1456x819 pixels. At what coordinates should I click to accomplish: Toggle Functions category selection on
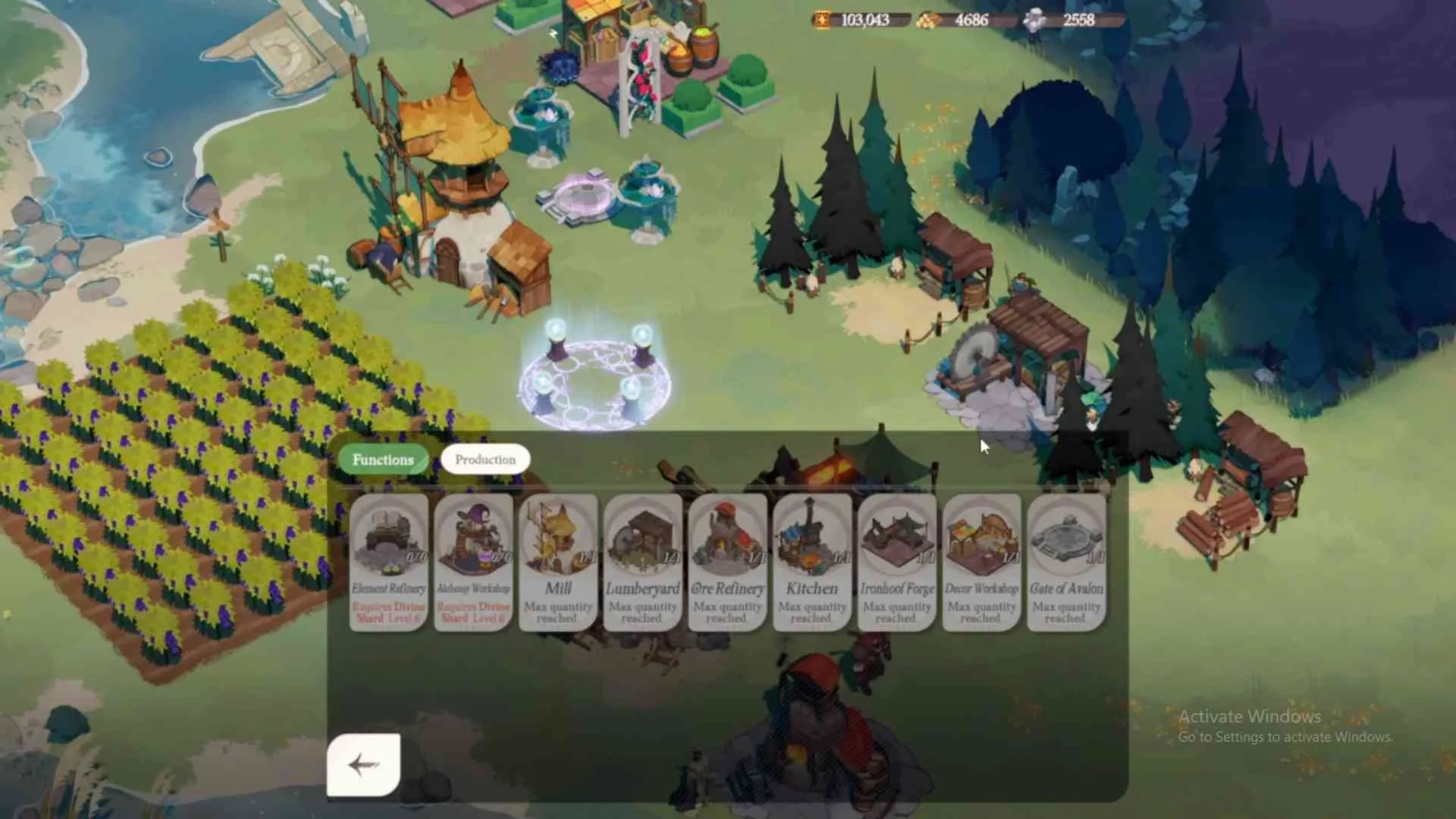[x=384, y=459]
